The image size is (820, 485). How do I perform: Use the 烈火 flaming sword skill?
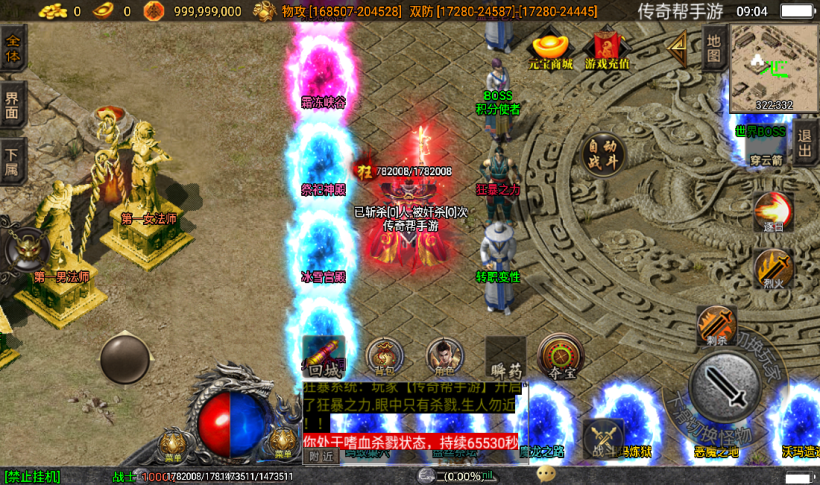click(x=772, y=268)
